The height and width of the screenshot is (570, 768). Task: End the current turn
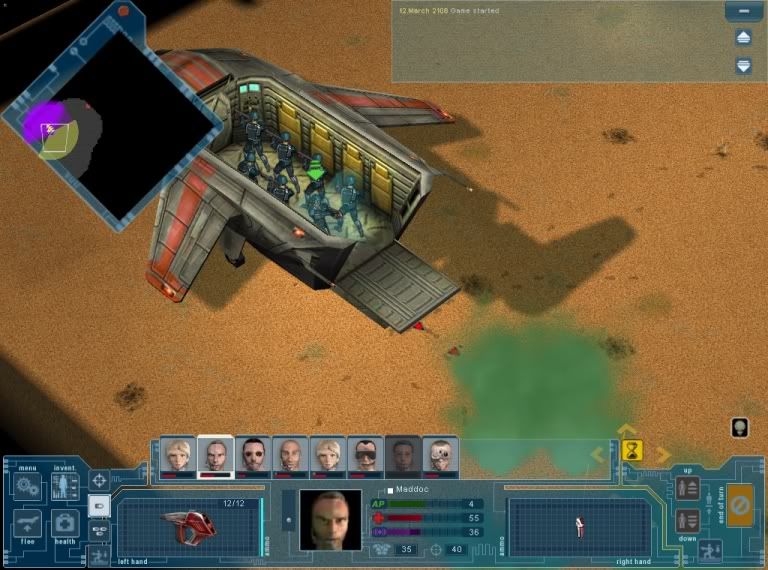739,503
